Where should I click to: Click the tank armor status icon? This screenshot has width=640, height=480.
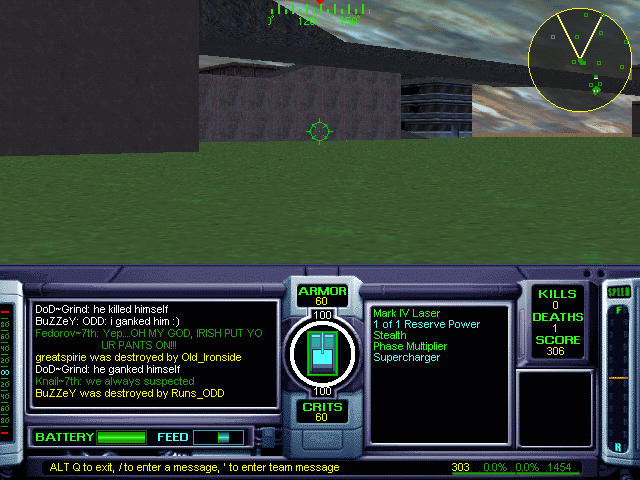322,351
